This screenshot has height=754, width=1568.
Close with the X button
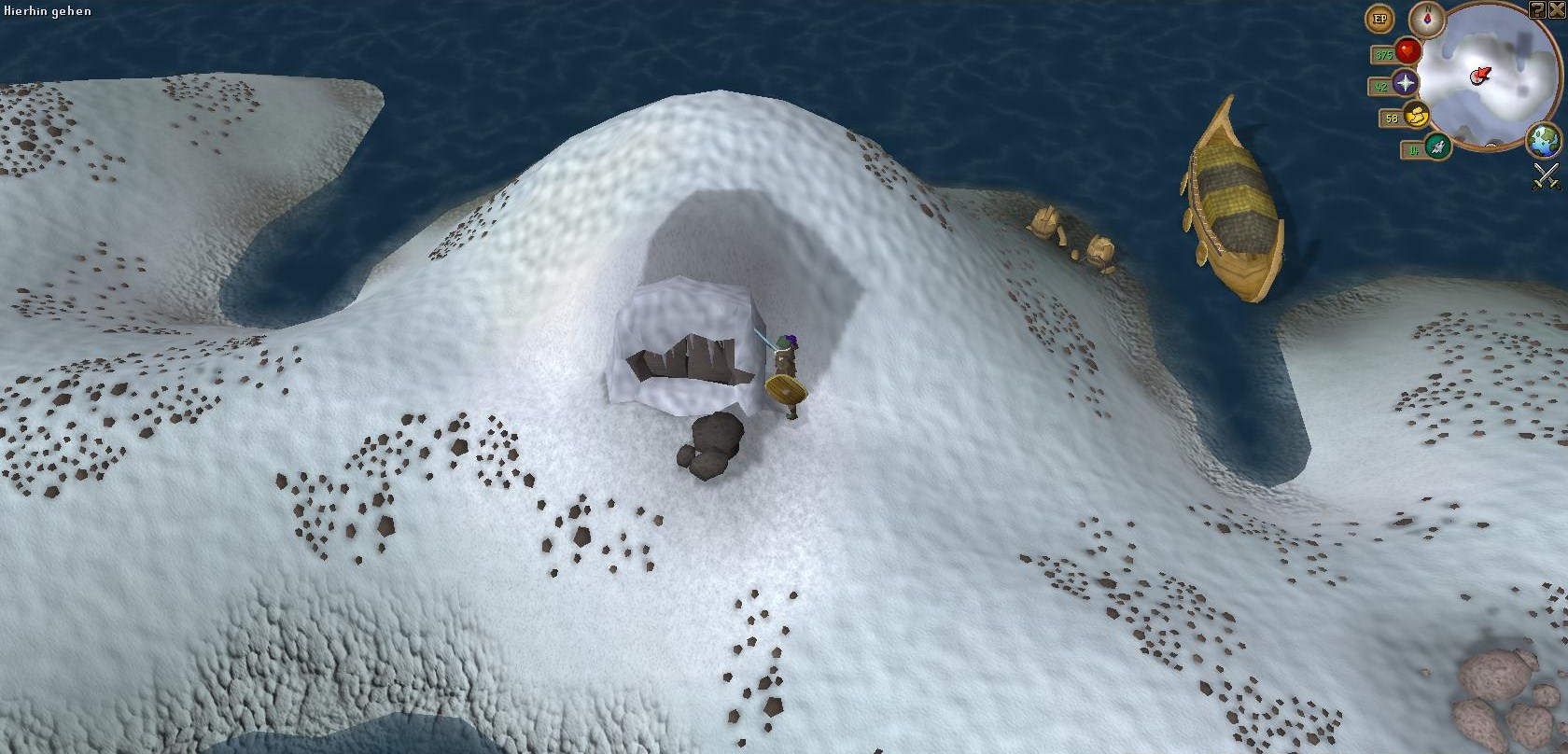click(x=1557, y=9)
